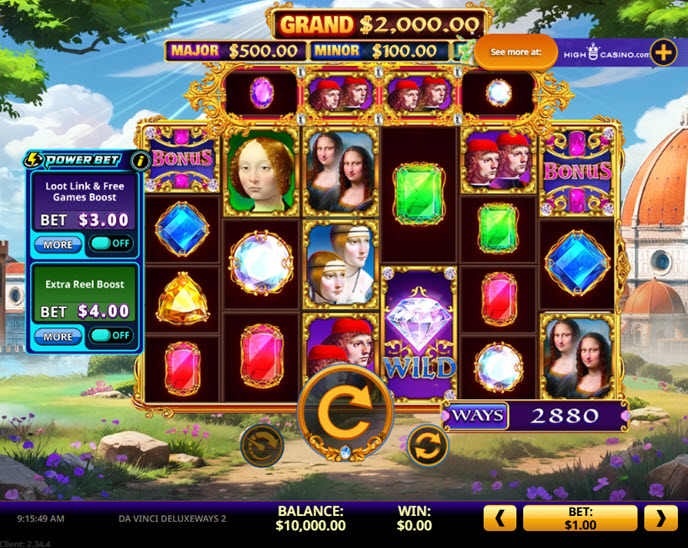
Task: Click the BET $1.00 amount button
Action: click(x=580, y=517)
